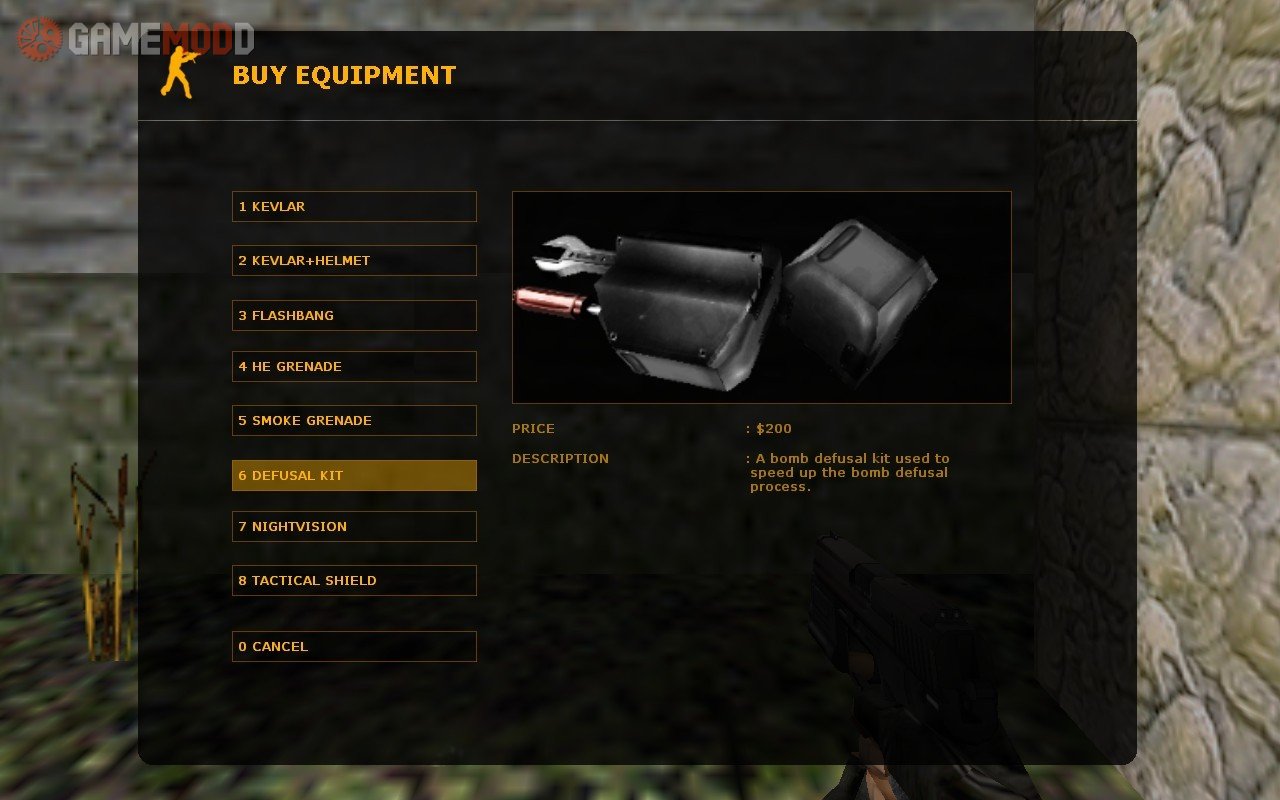The image size is (1280, 800).
Task: Choose the HE Grenade entry
Action: click(x=354, y=367)
